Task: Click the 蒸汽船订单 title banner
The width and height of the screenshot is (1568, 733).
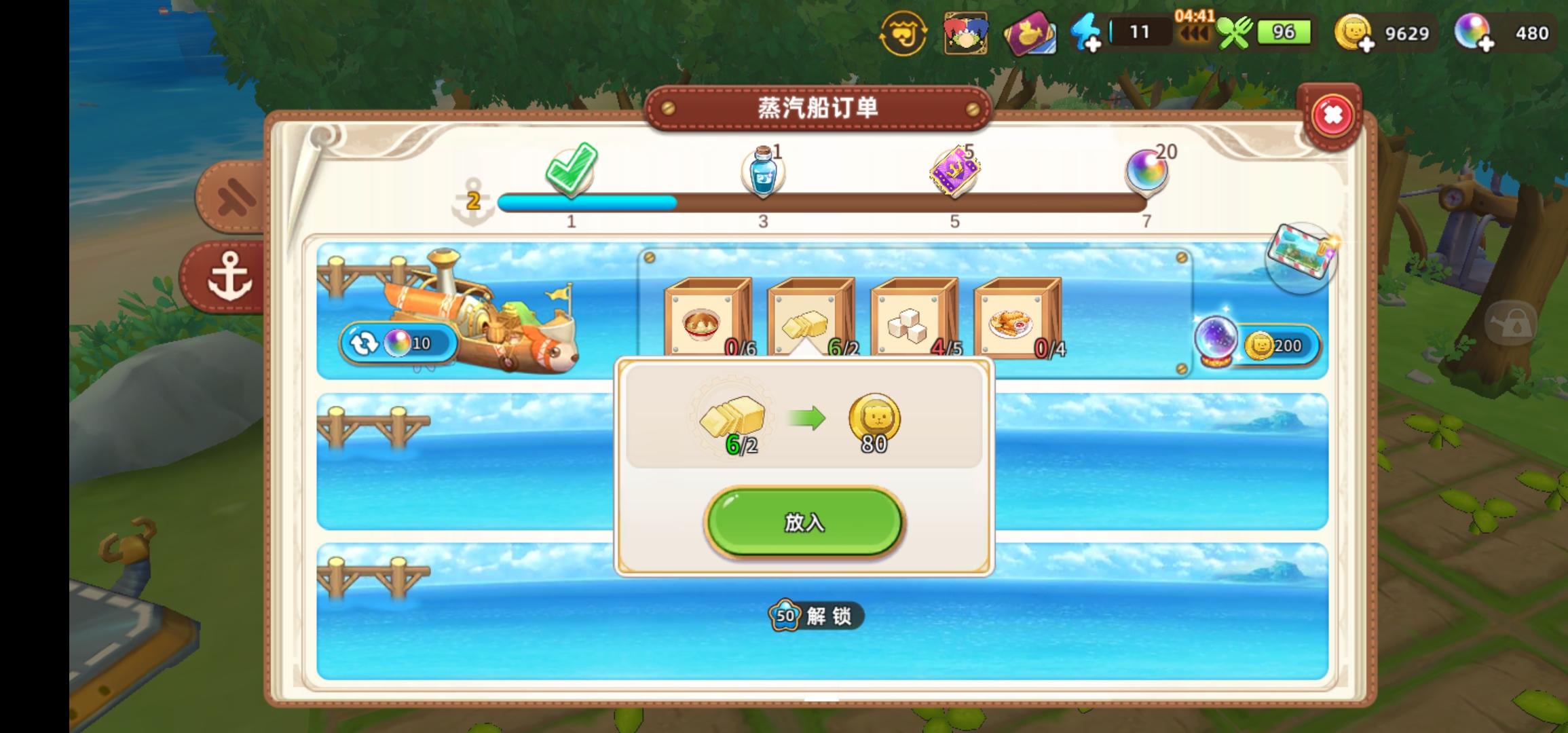Action: click(817, 107)
